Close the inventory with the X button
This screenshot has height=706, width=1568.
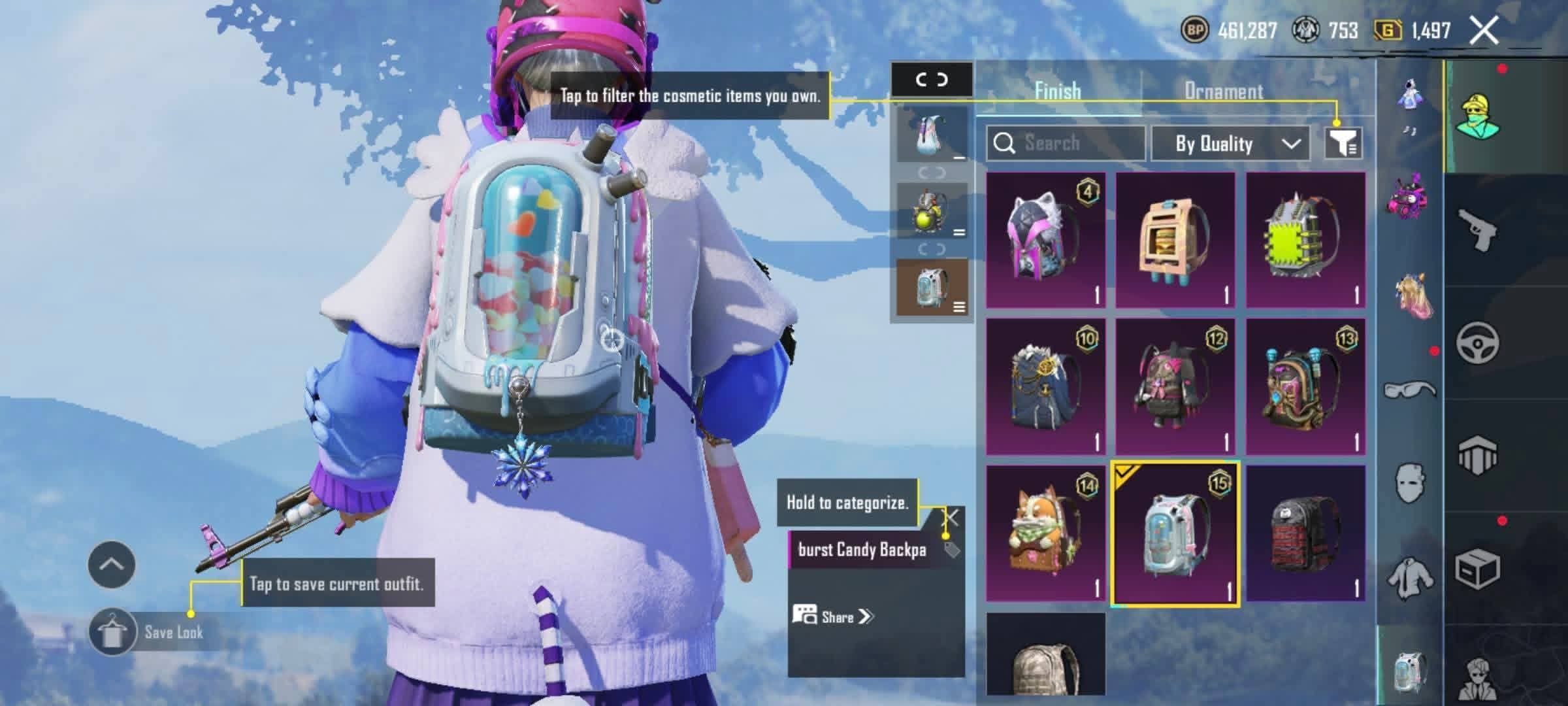click(1484, 31)
